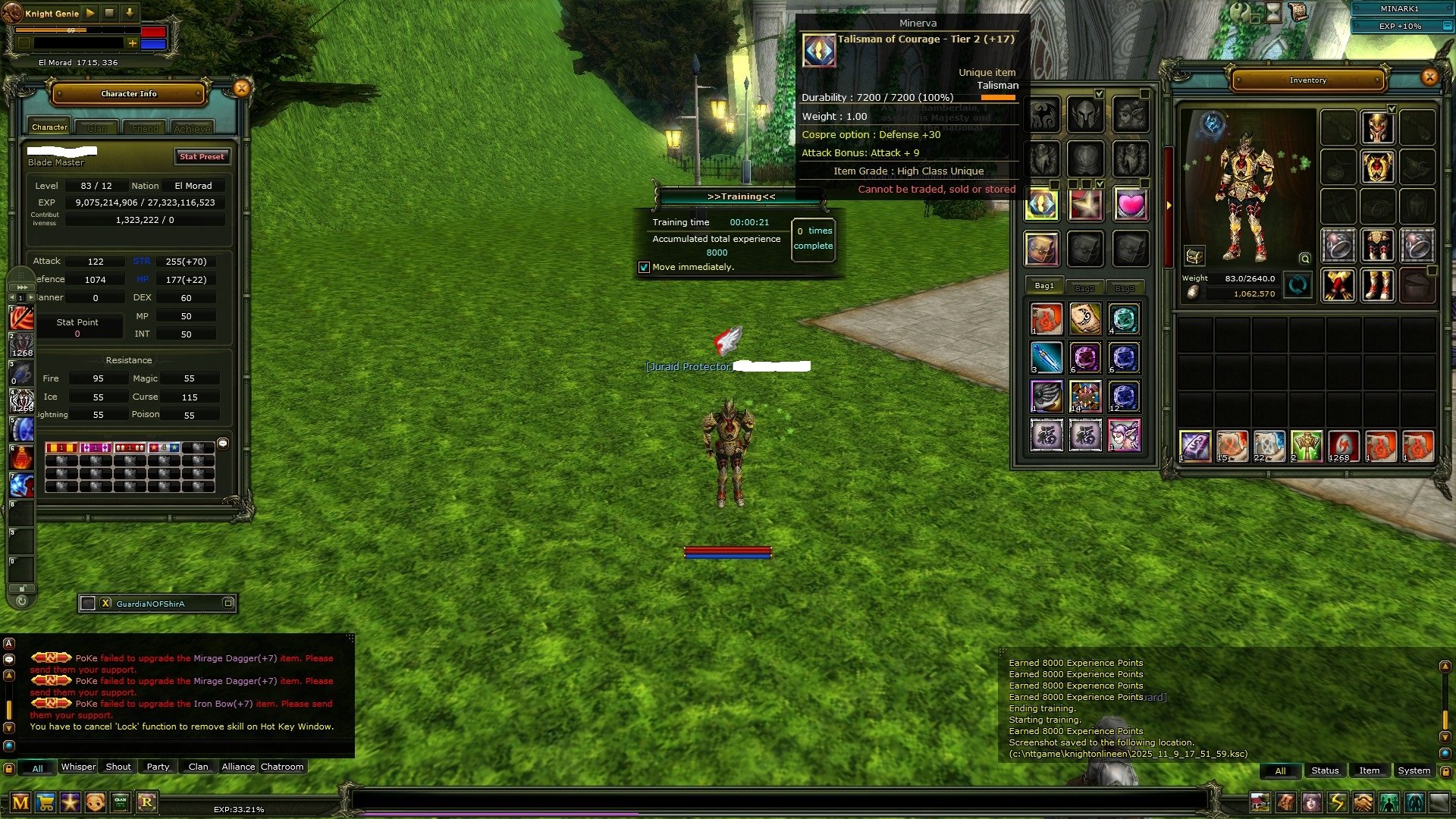Switch to the Clan tab in Character Info
Image resolution: width=1456 pixels, height=819 pixels.
97,127
